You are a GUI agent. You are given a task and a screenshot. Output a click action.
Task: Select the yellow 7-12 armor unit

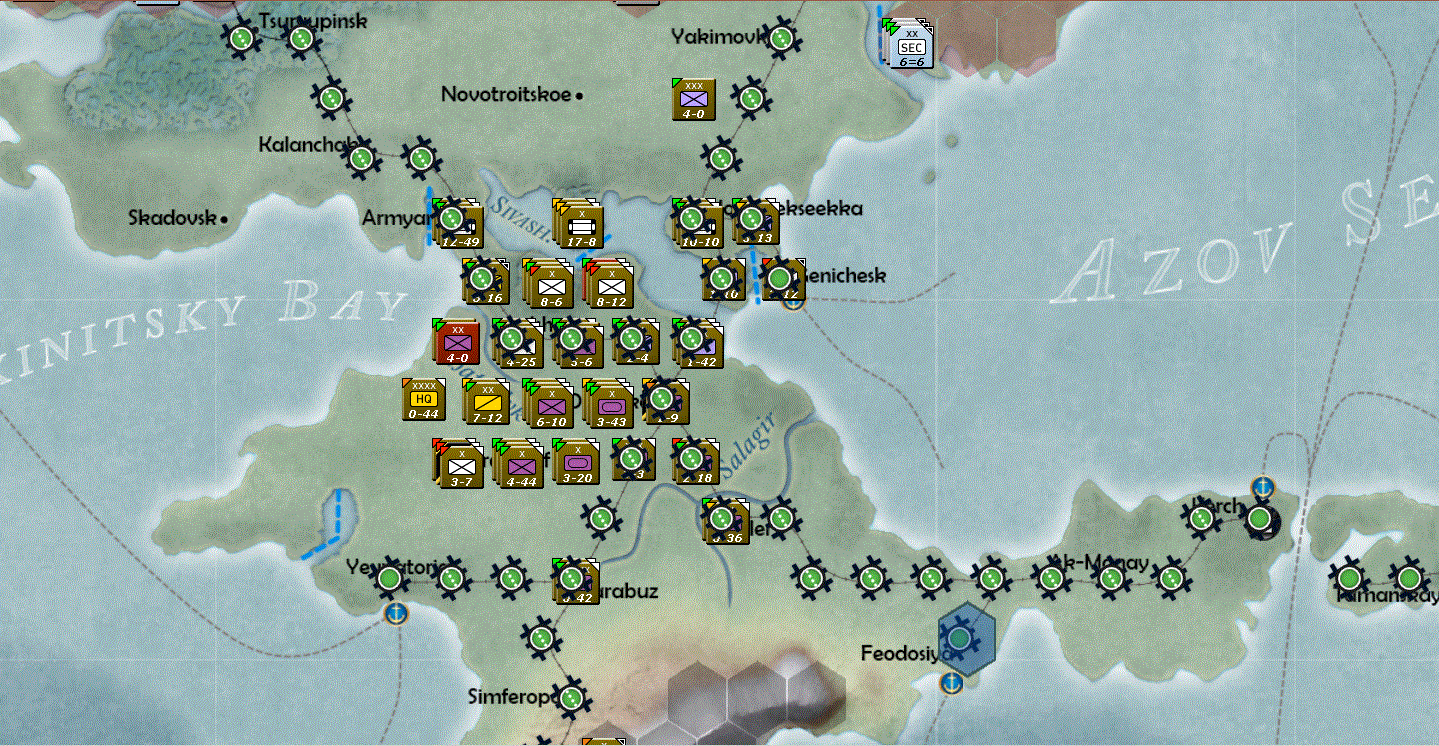tap(490, 400)
